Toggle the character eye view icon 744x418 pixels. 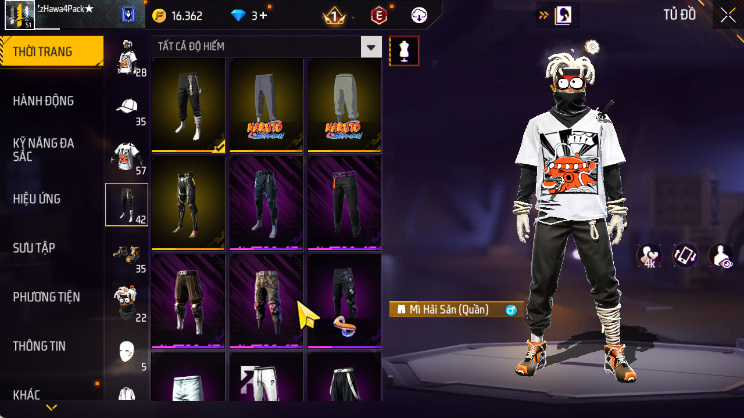tap(720, 255)
